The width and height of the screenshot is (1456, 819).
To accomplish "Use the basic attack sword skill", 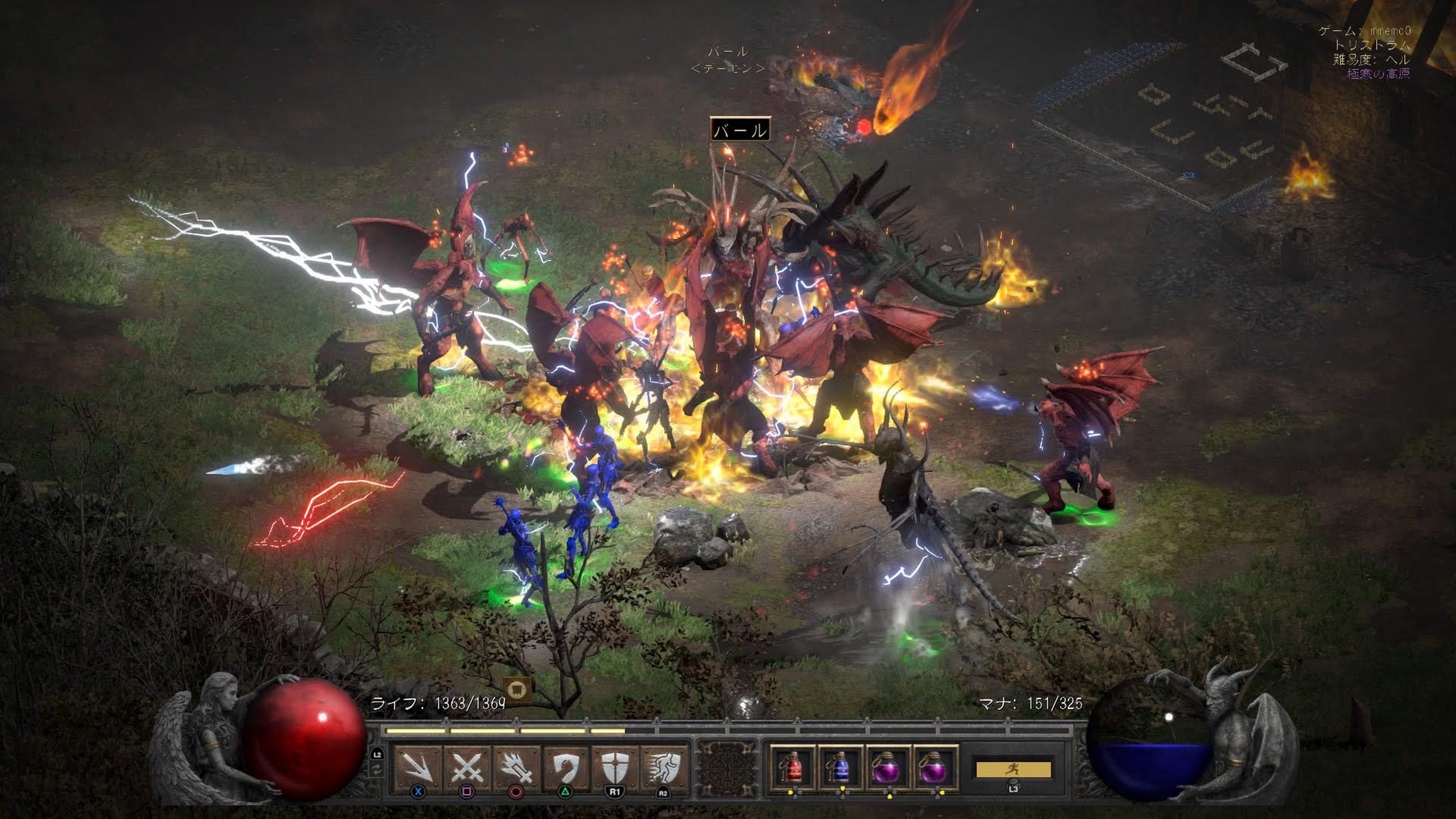I will click(418, 767).
